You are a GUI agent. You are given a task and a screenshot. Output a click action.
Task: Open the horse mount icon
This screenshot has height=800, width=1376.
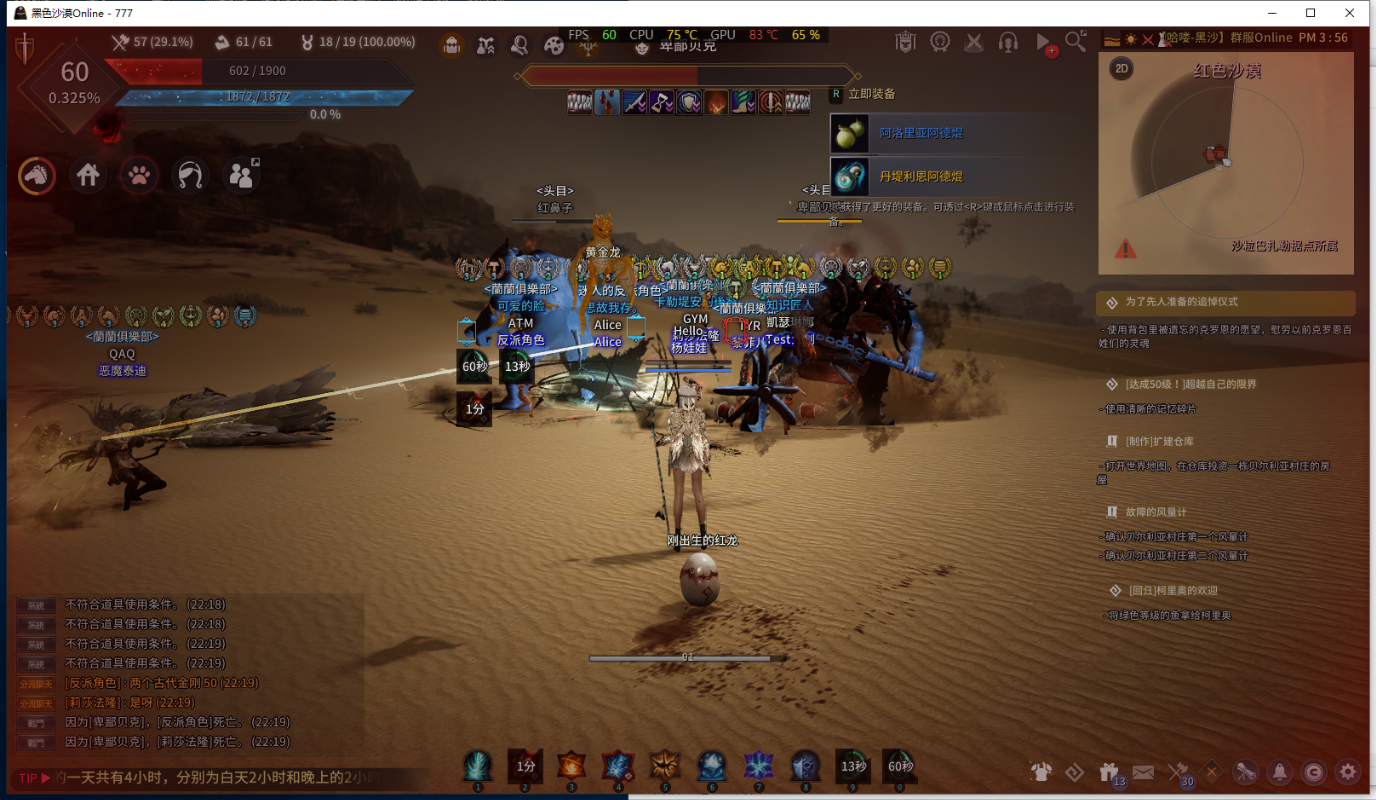pyautogui.click(x=37, y=175)
